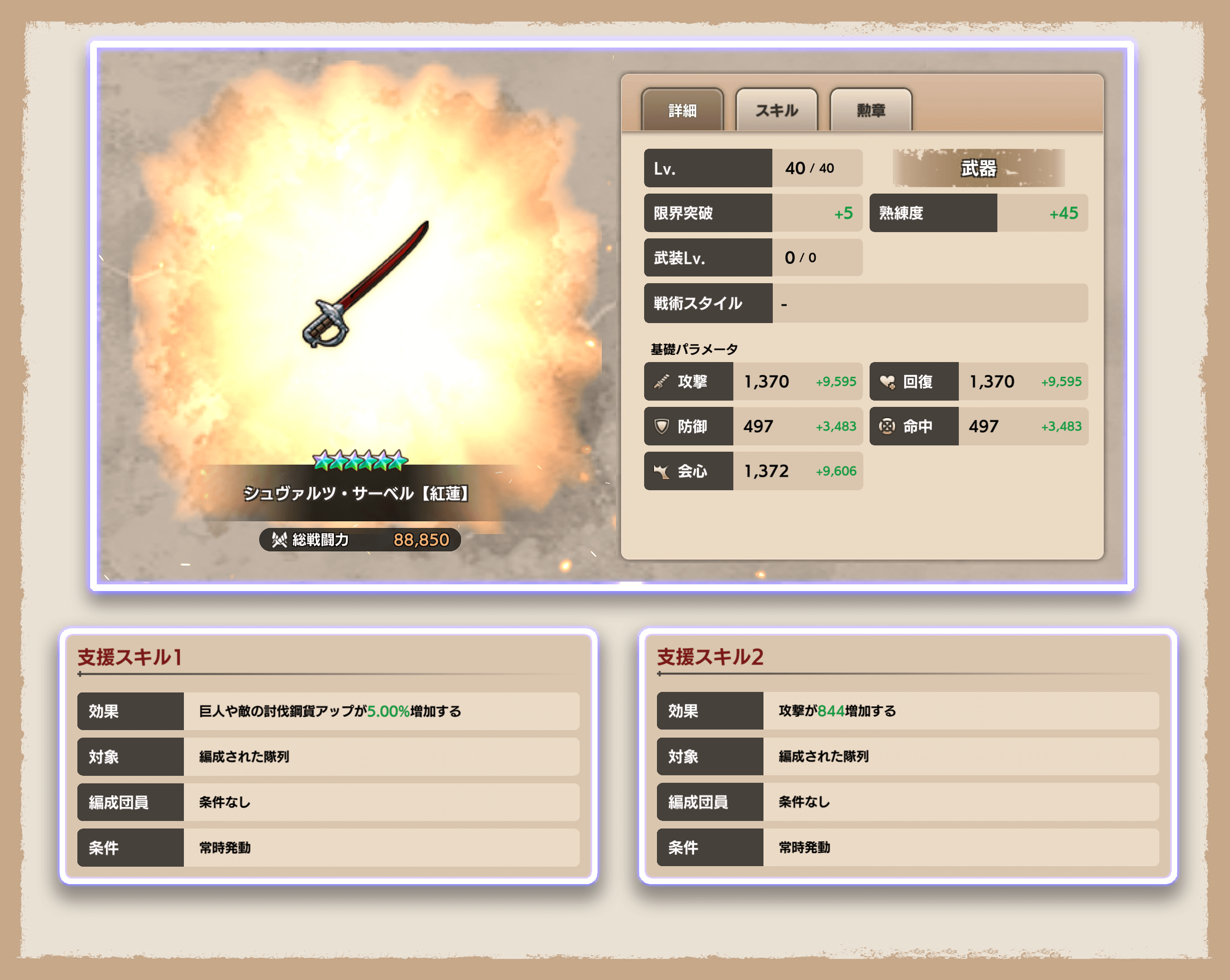Select the 勲章 medal tab

point(871,110)
